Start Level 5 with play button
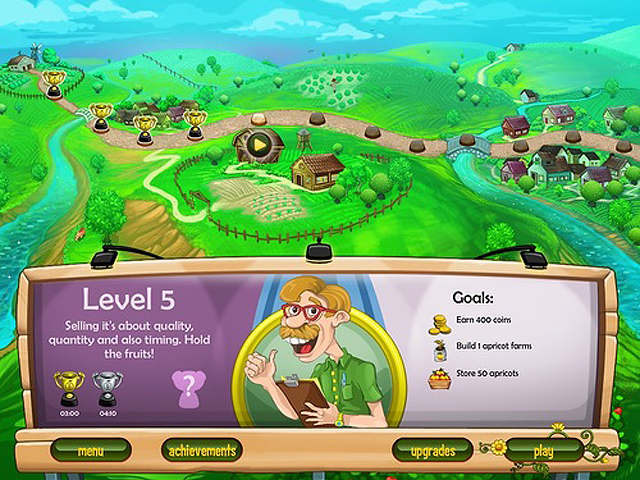Viewport: 640px width, 480px height. (x=543, y=451)
